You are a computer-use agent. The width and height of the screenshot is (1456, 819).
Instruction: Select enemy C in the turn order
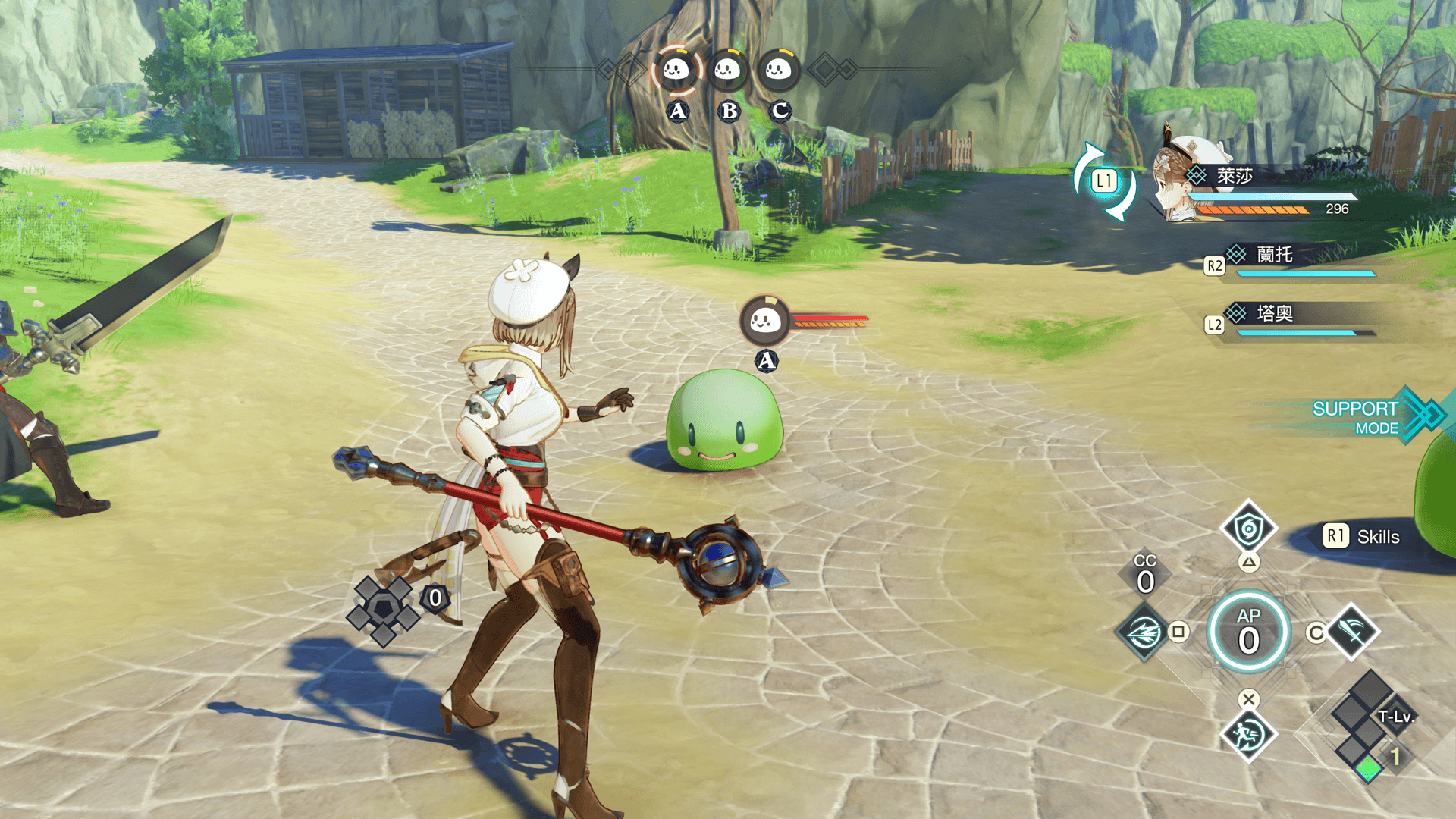778,71
